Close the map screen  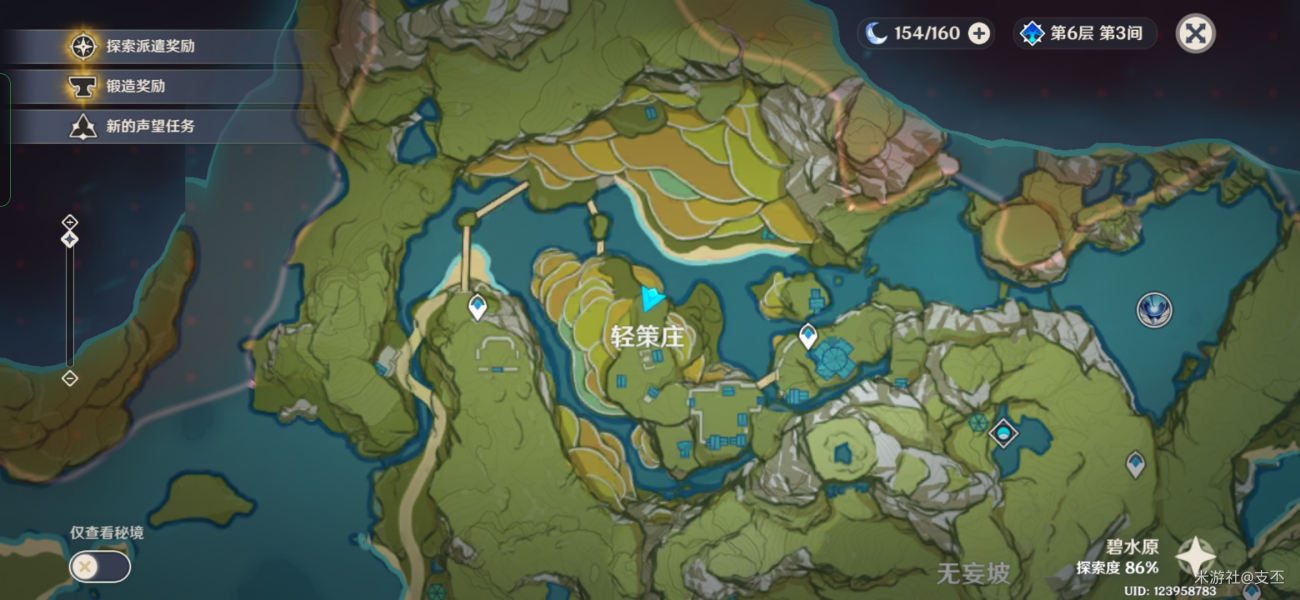[1194, 33]
